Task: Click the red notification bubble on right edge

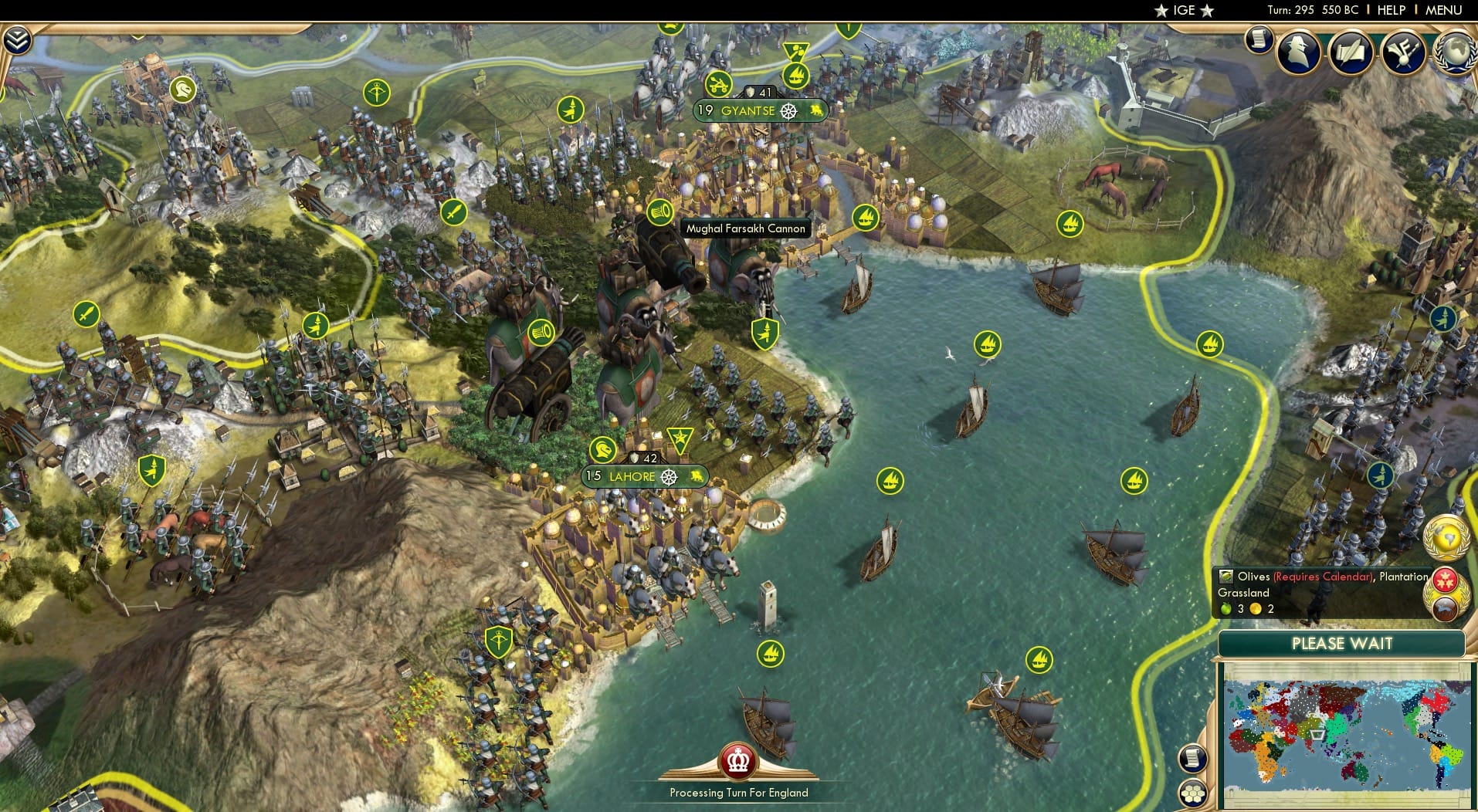Action: tap(1445, 580)
